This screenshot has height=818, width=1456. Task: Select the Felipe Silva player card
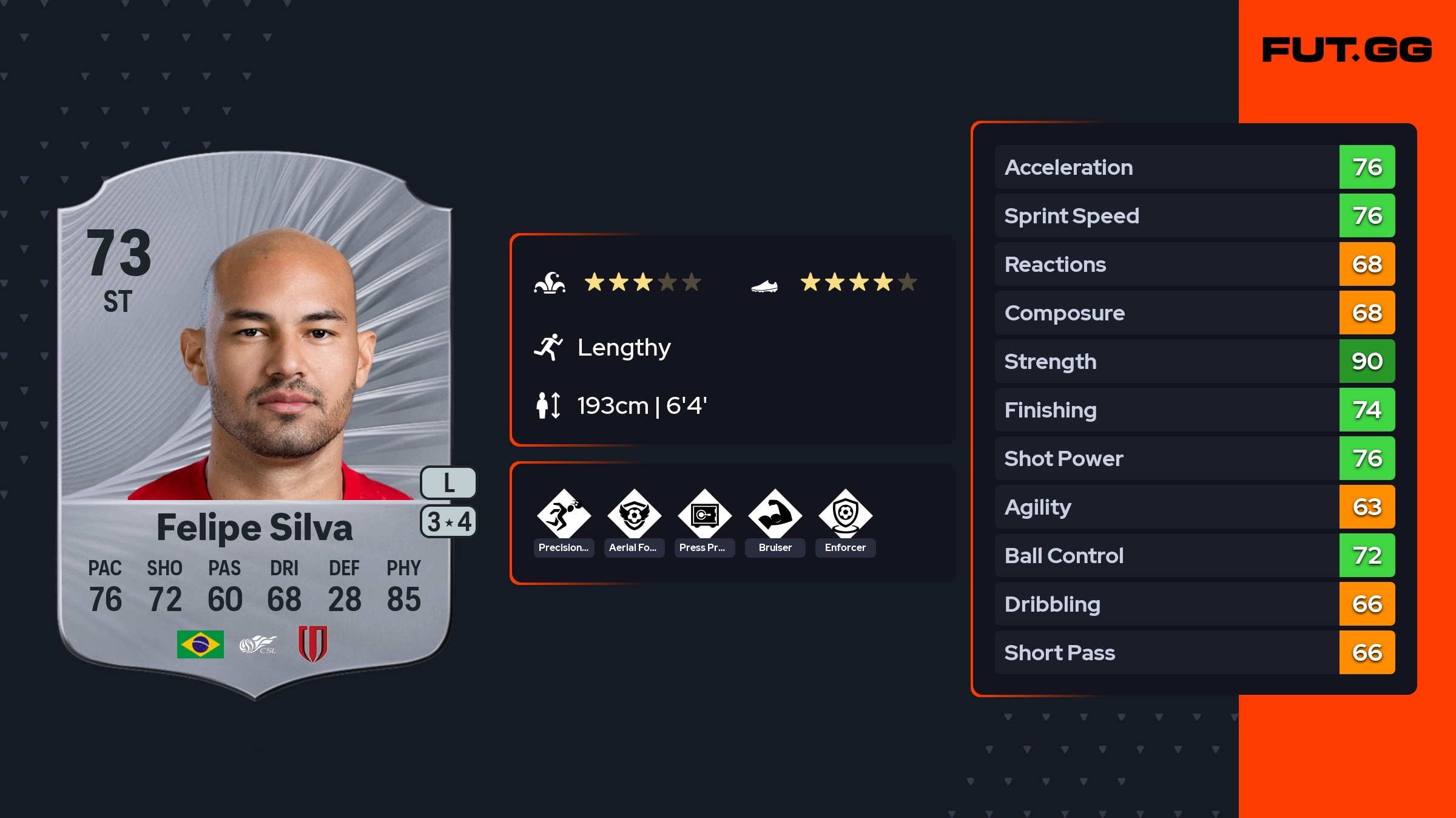(x=255, y=425)
